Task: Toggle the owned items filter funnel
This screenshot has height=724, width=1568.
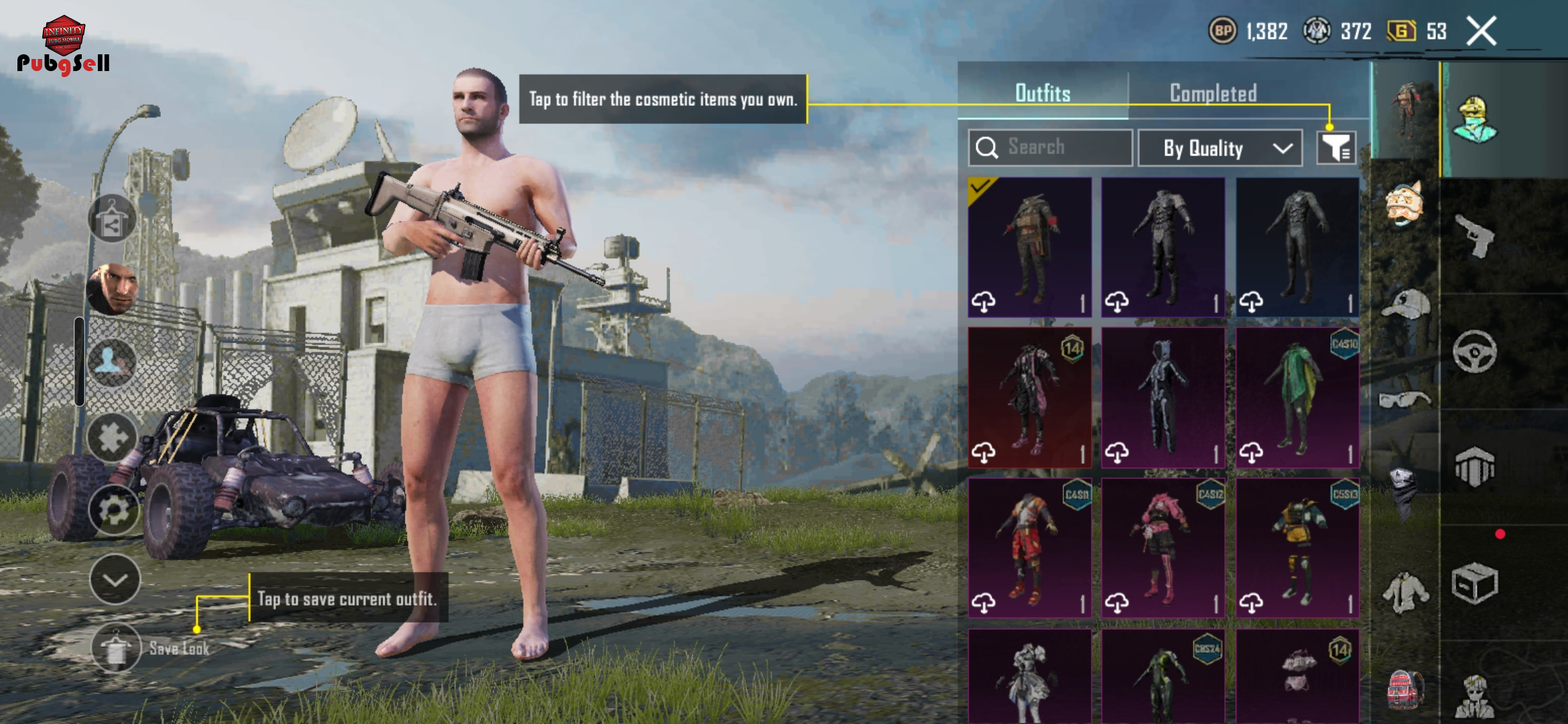Action: click(x=1336, y=147)
